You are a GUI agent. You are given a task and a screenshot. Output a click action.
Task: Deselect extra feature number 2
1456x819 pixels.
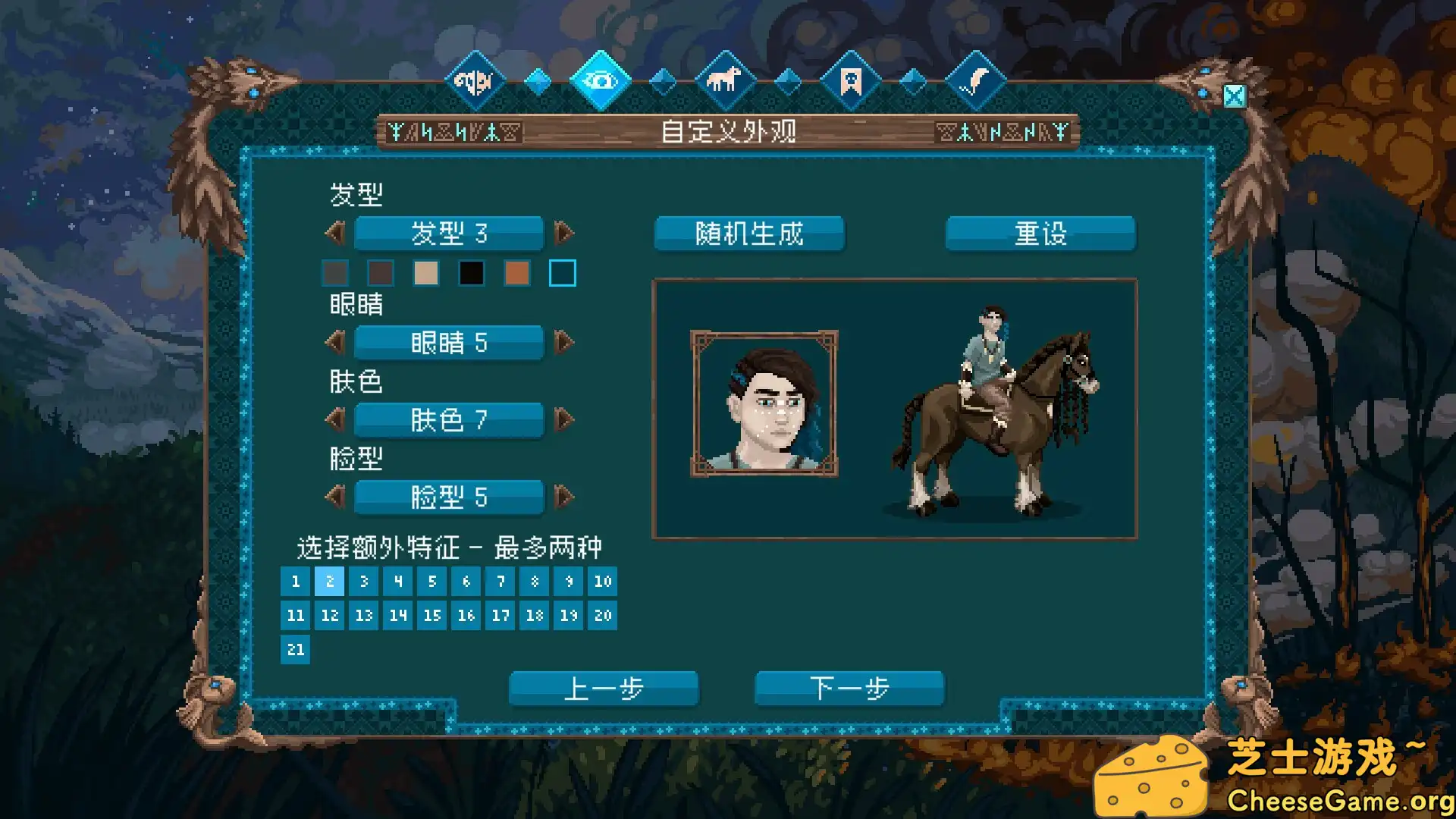click(329, 582)
